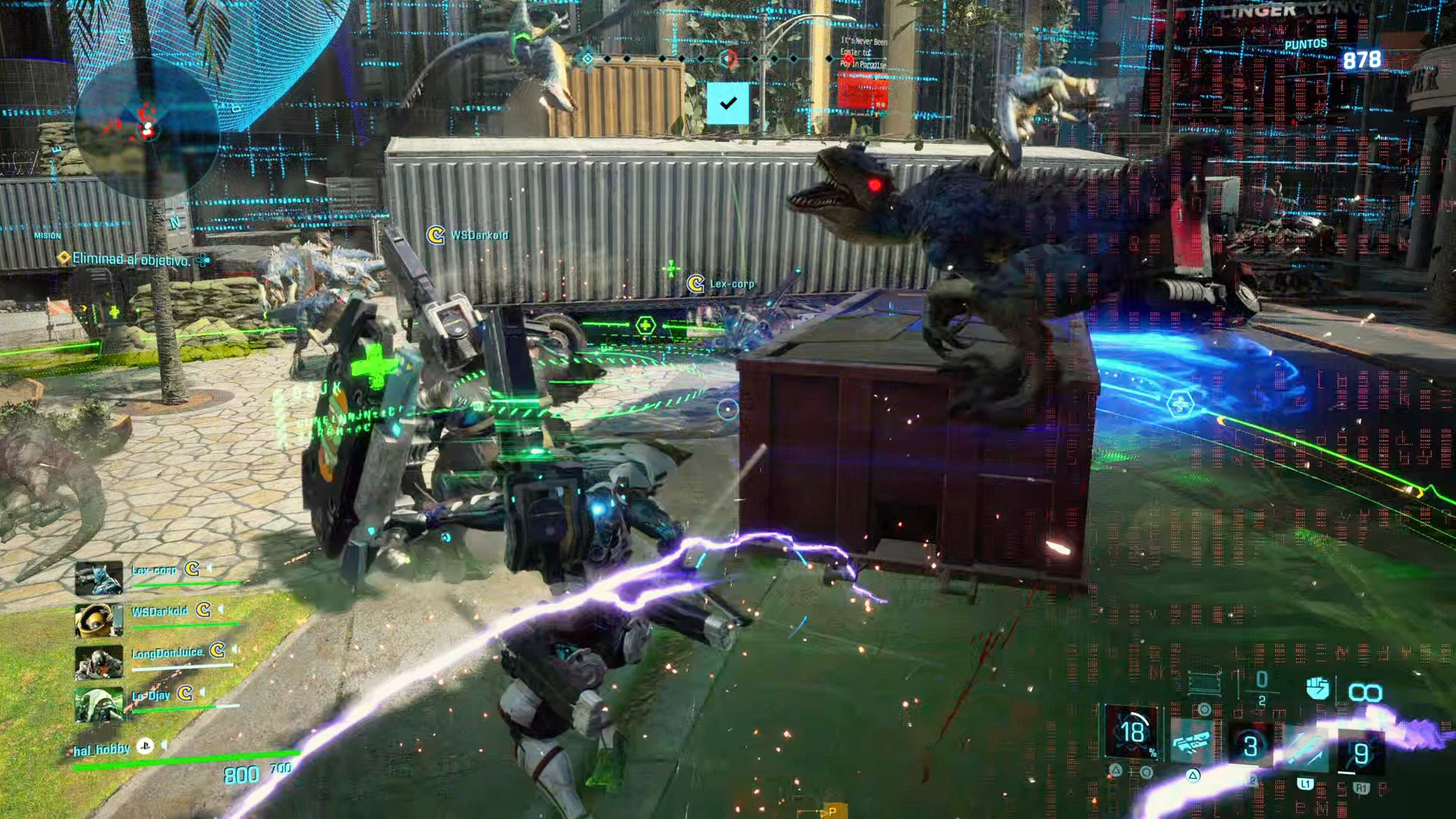Click the ability on 9-second cooldown
1456x819 pixels.
point(1361,753)
